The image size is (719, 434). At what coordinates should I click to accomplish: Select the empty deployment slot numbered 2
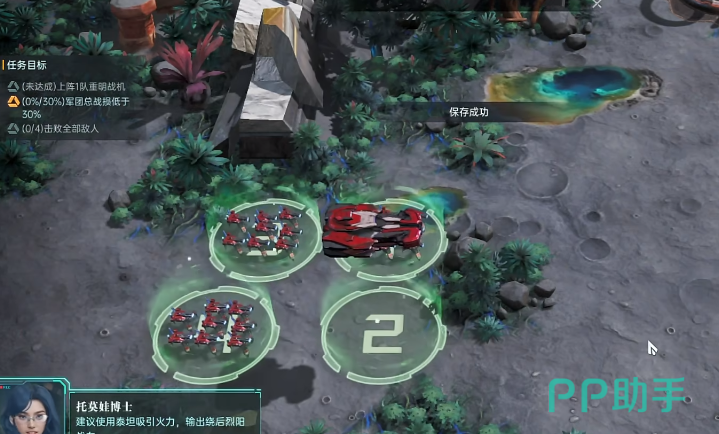(381, 334)
